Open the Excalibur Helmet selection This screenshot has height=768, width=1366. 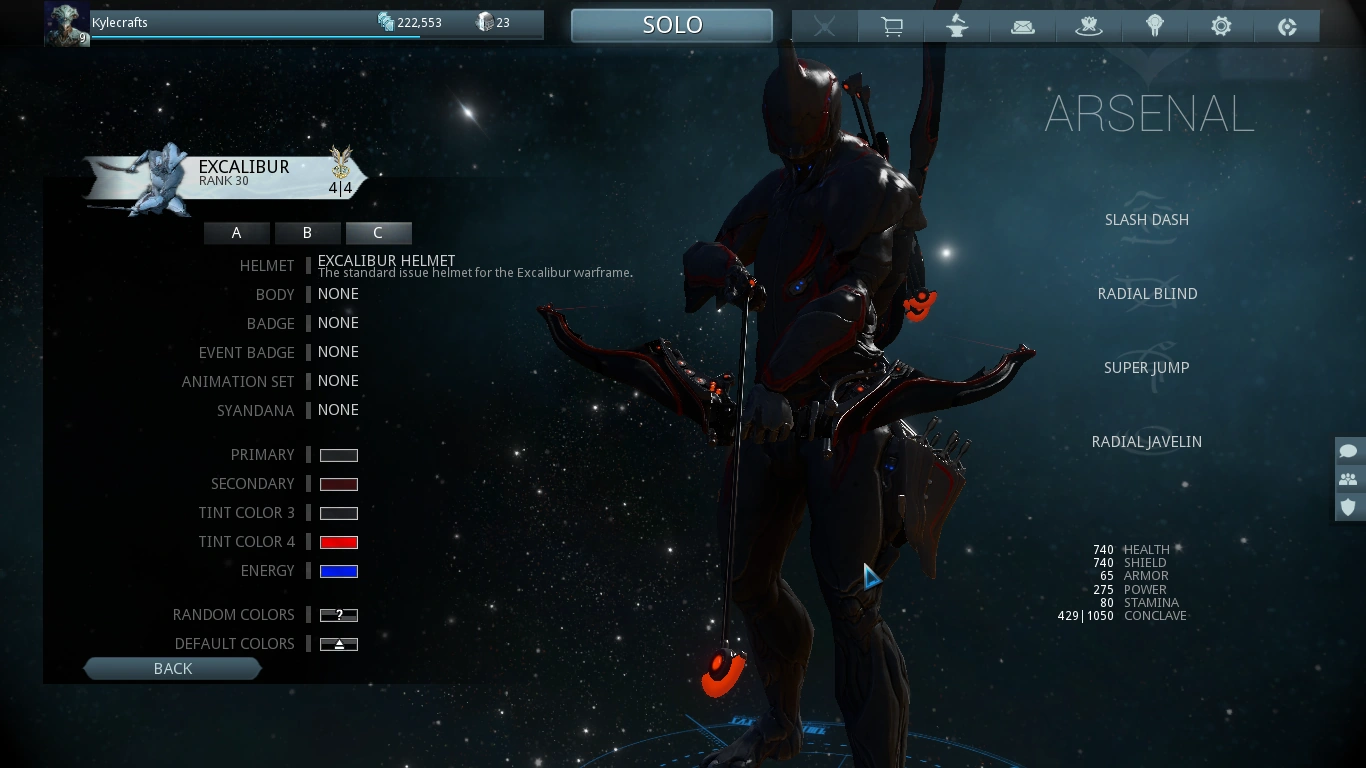tap(387, 261)
